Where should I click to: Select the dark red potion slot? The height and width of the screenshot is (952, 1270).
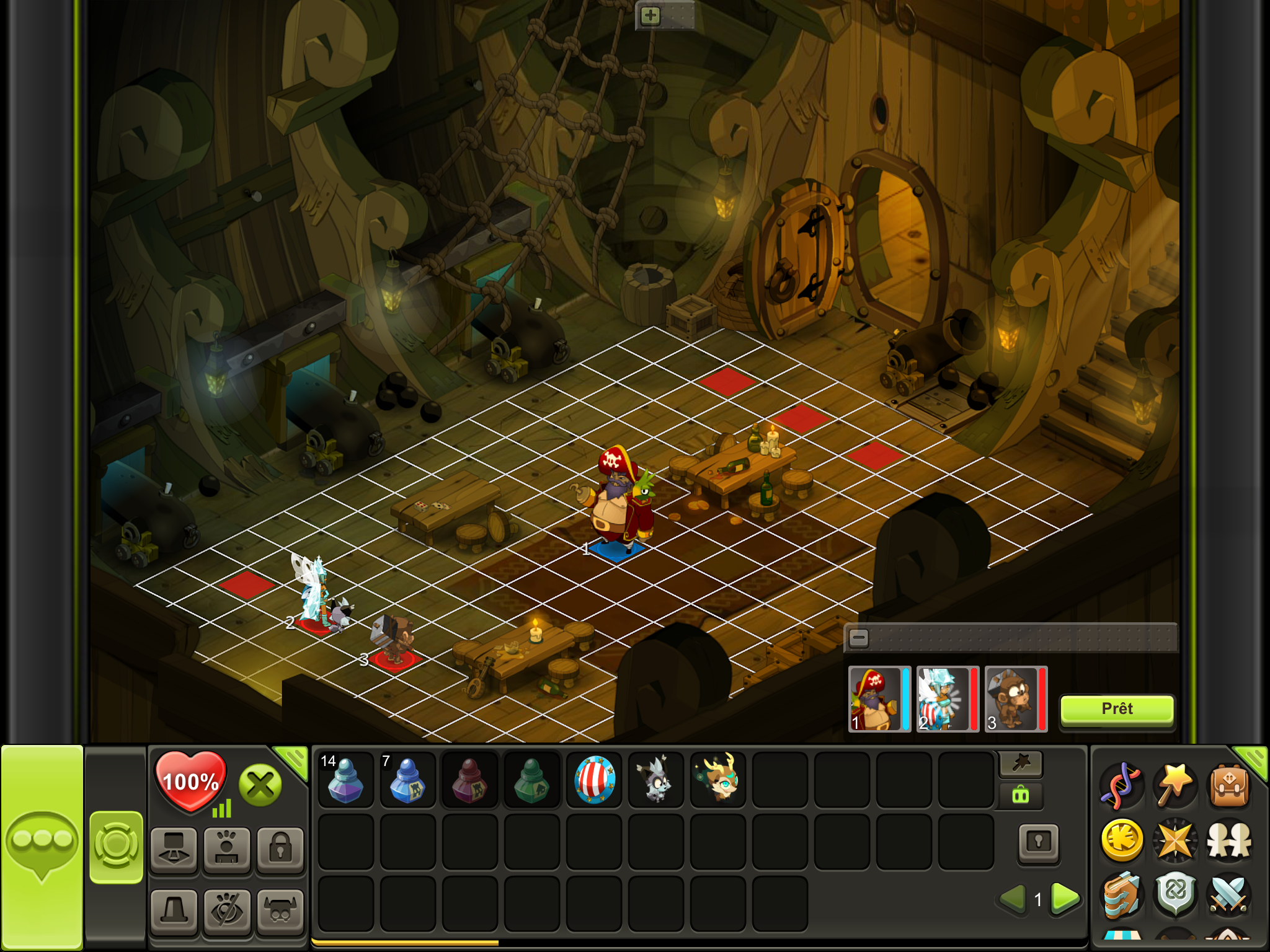click(469, 780)
